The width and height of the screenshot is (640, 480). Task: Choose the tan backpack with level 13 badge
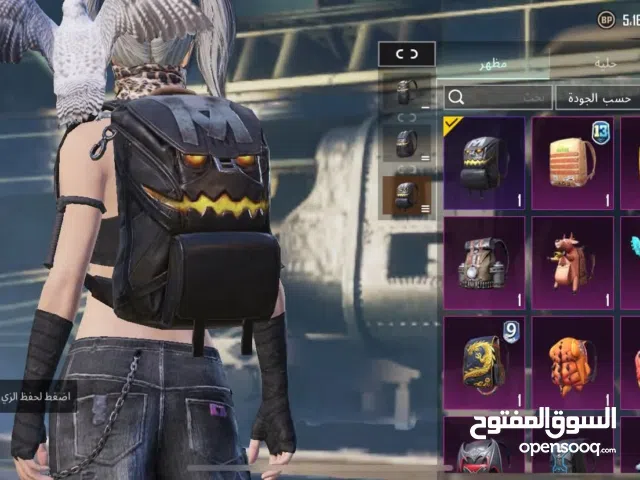click(x=574, y=162)
